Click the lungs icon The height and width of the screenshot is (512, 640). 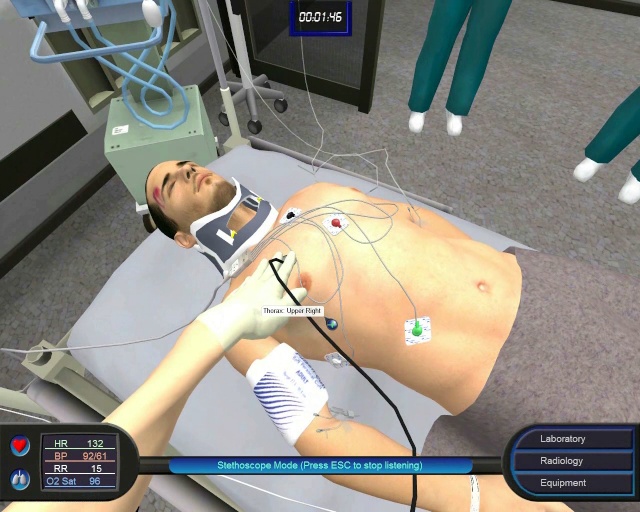(x=20, y=481)
